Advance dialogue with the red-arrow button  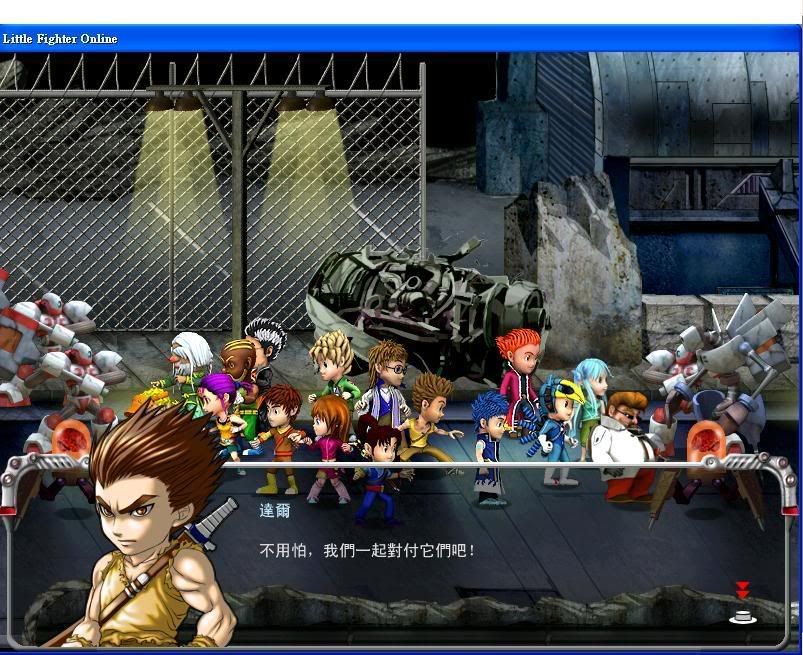[742, 603]
